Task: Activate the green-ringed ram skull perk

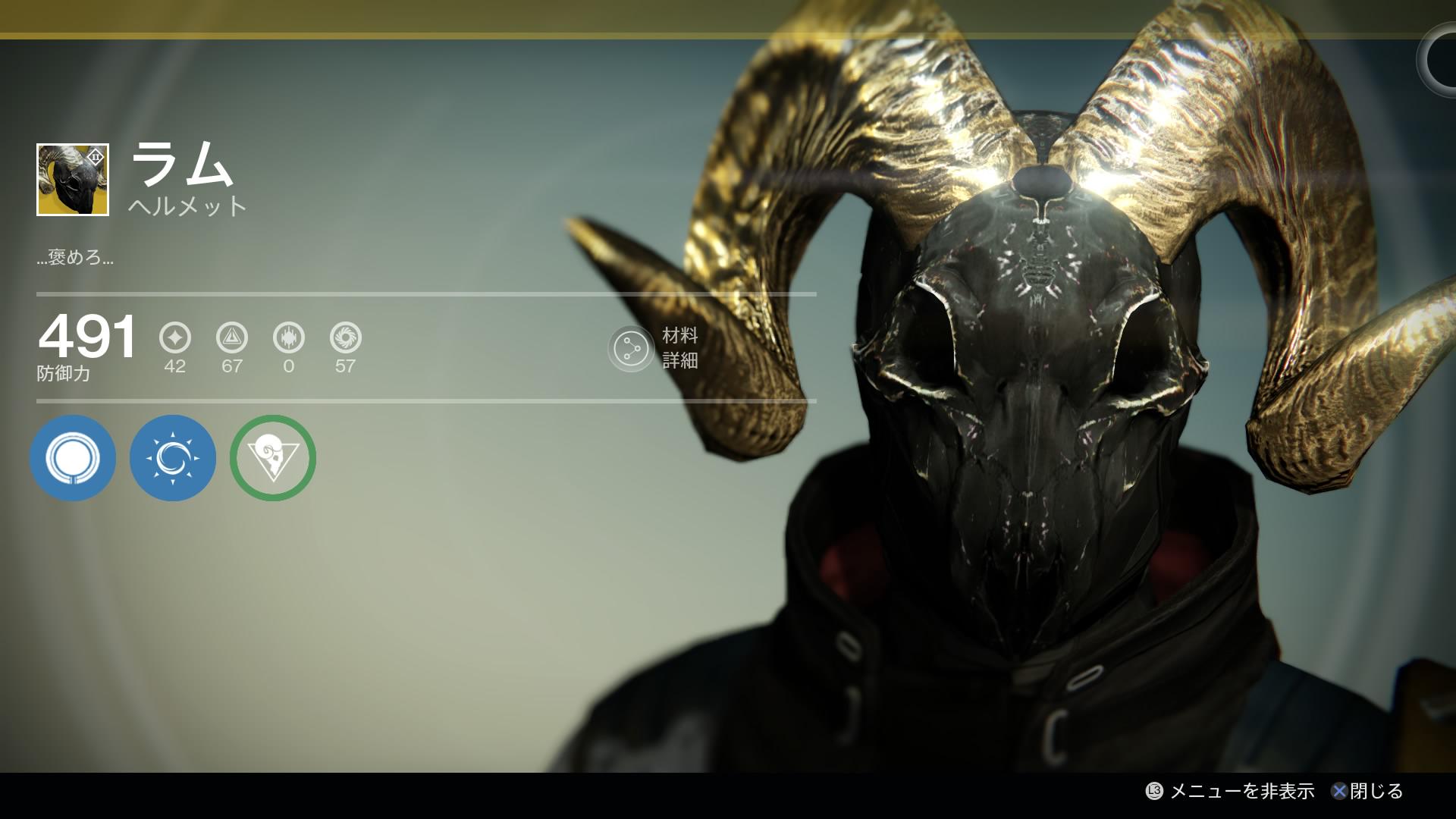Action: pos(273,458)
